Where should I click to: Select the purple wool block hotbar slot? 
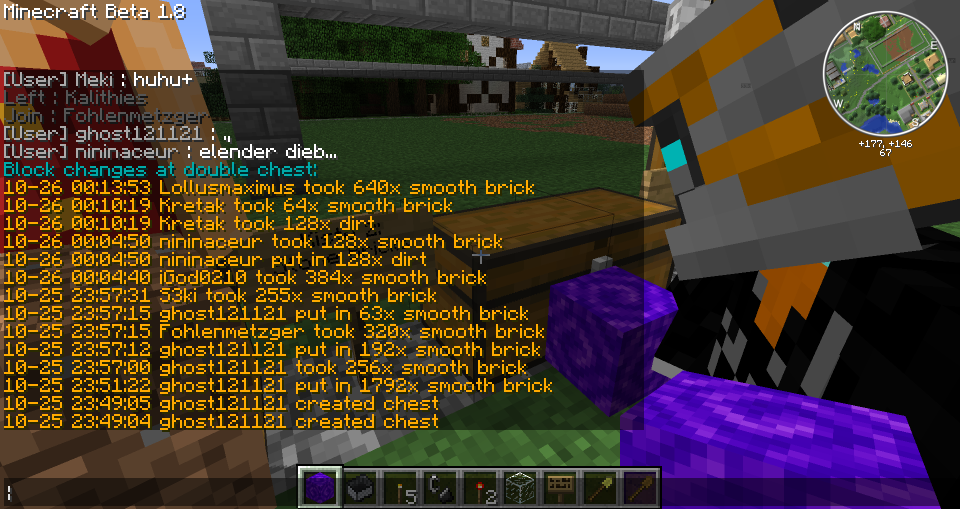[321, 488]
